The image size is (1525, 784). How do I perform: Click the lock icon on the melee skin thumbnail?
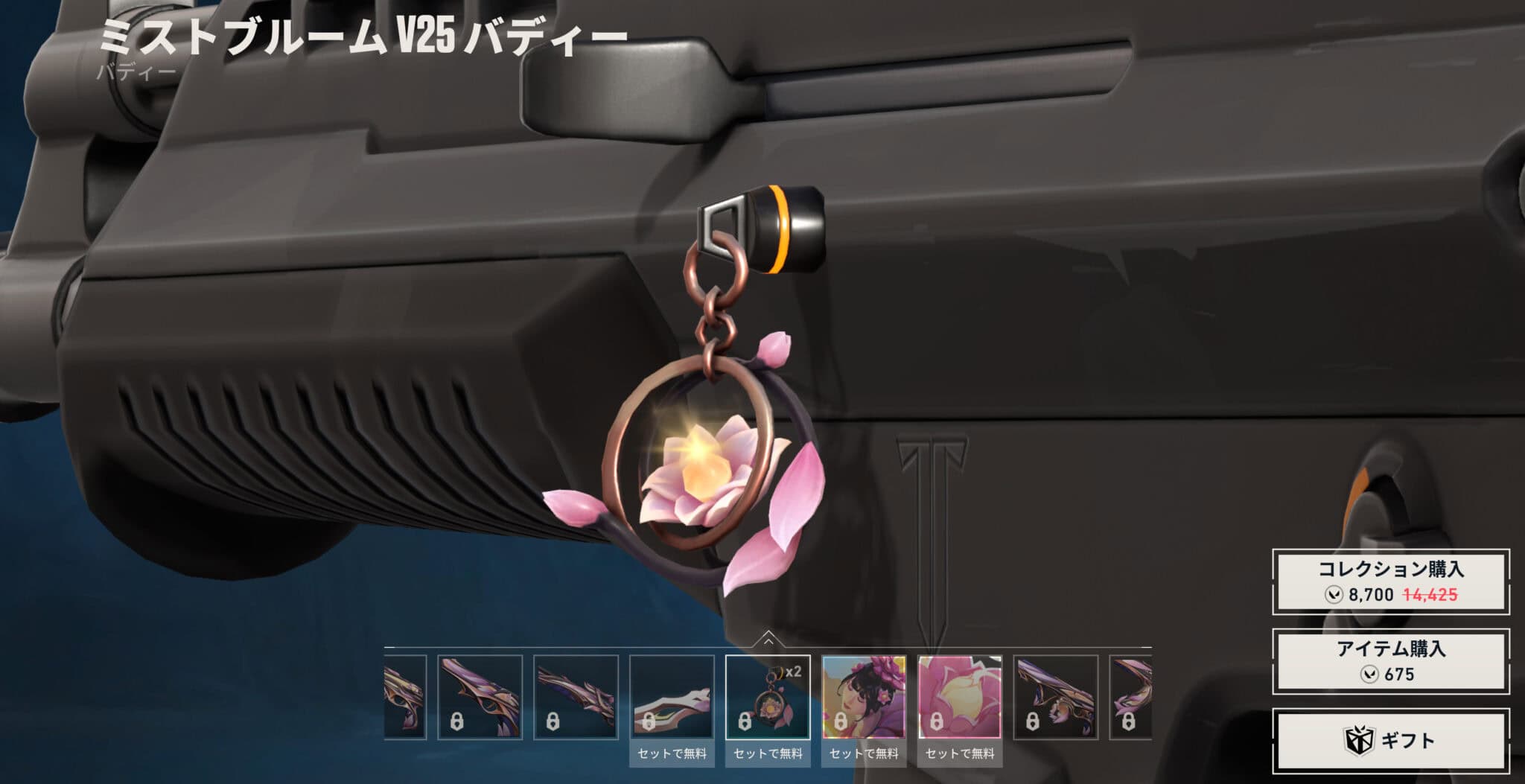coord(649,721)
